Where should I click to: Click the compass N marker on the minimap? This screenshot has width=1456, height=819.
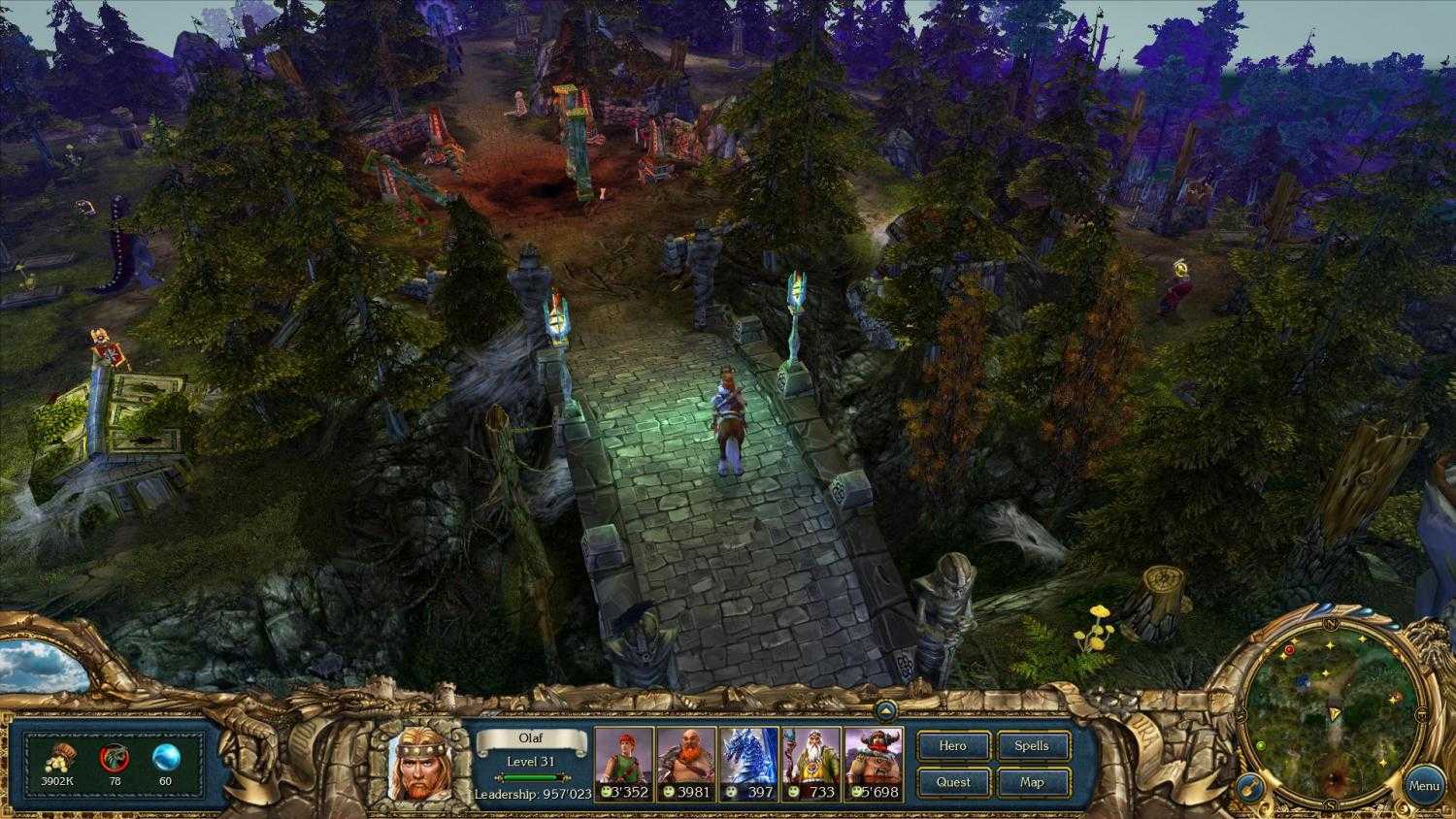1332,622
